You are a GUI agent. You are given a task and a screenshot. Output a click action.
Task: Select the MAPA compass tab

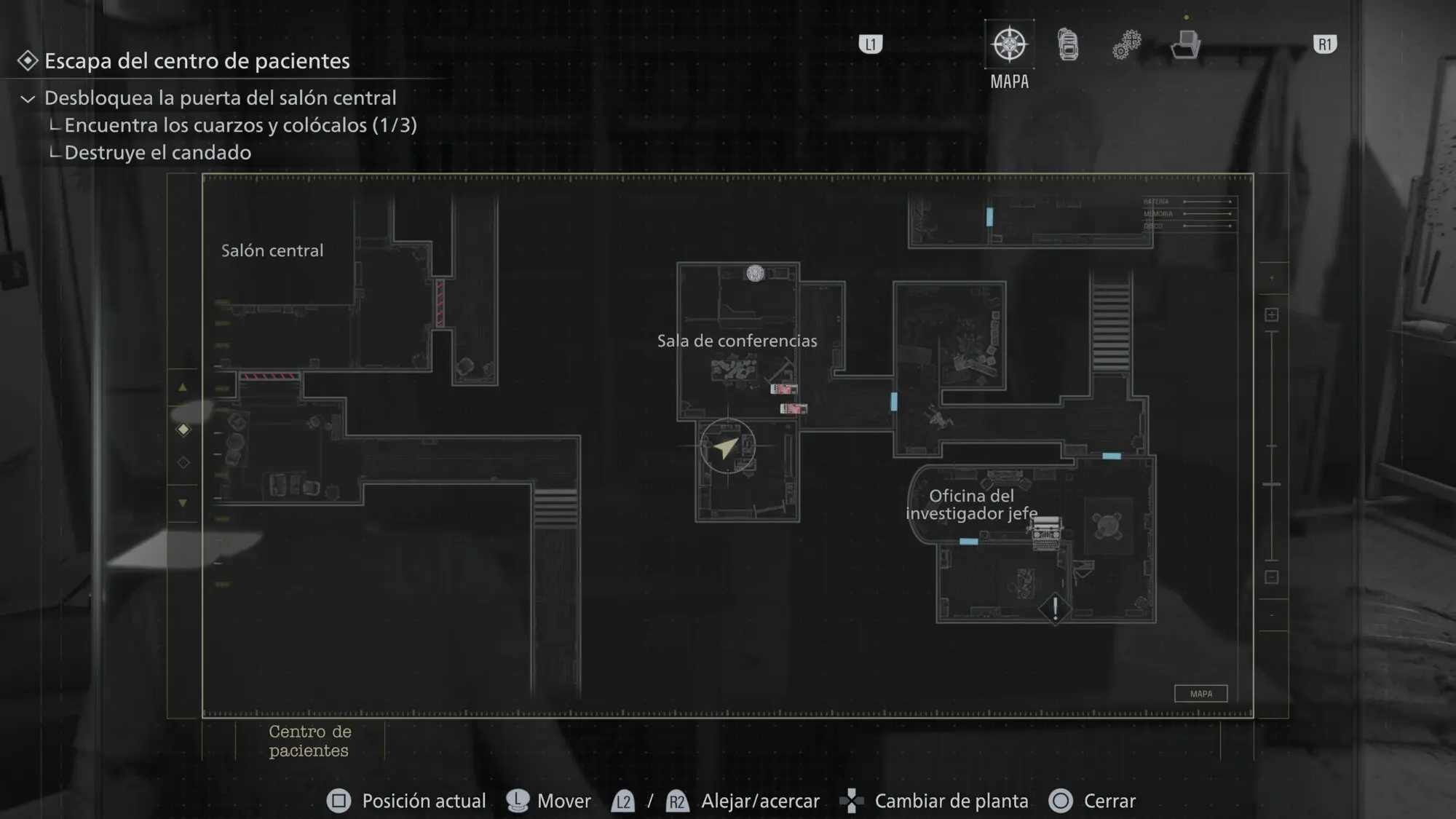1009,45
